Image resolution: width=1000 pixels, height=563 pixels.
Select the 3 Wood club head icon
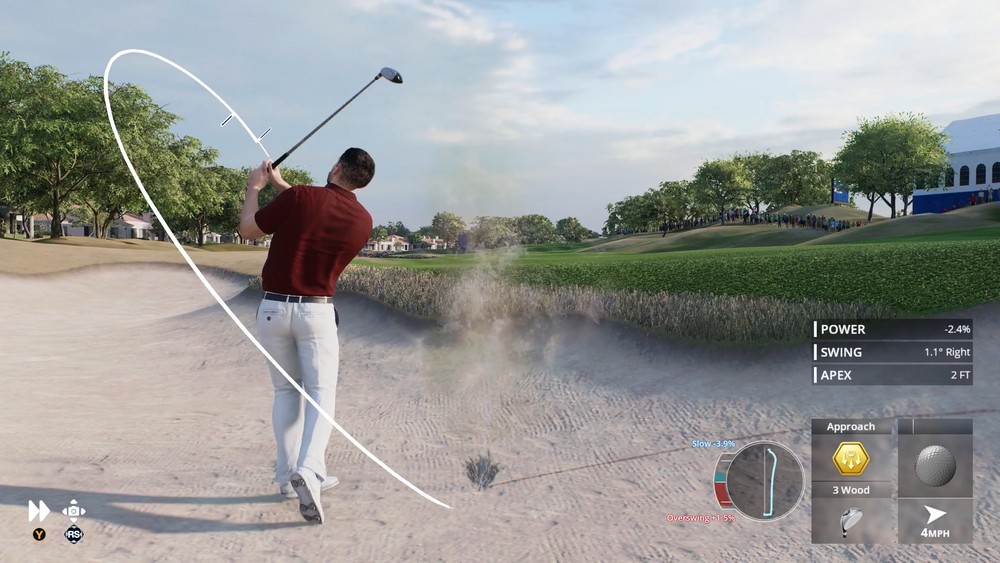(851, 521)
